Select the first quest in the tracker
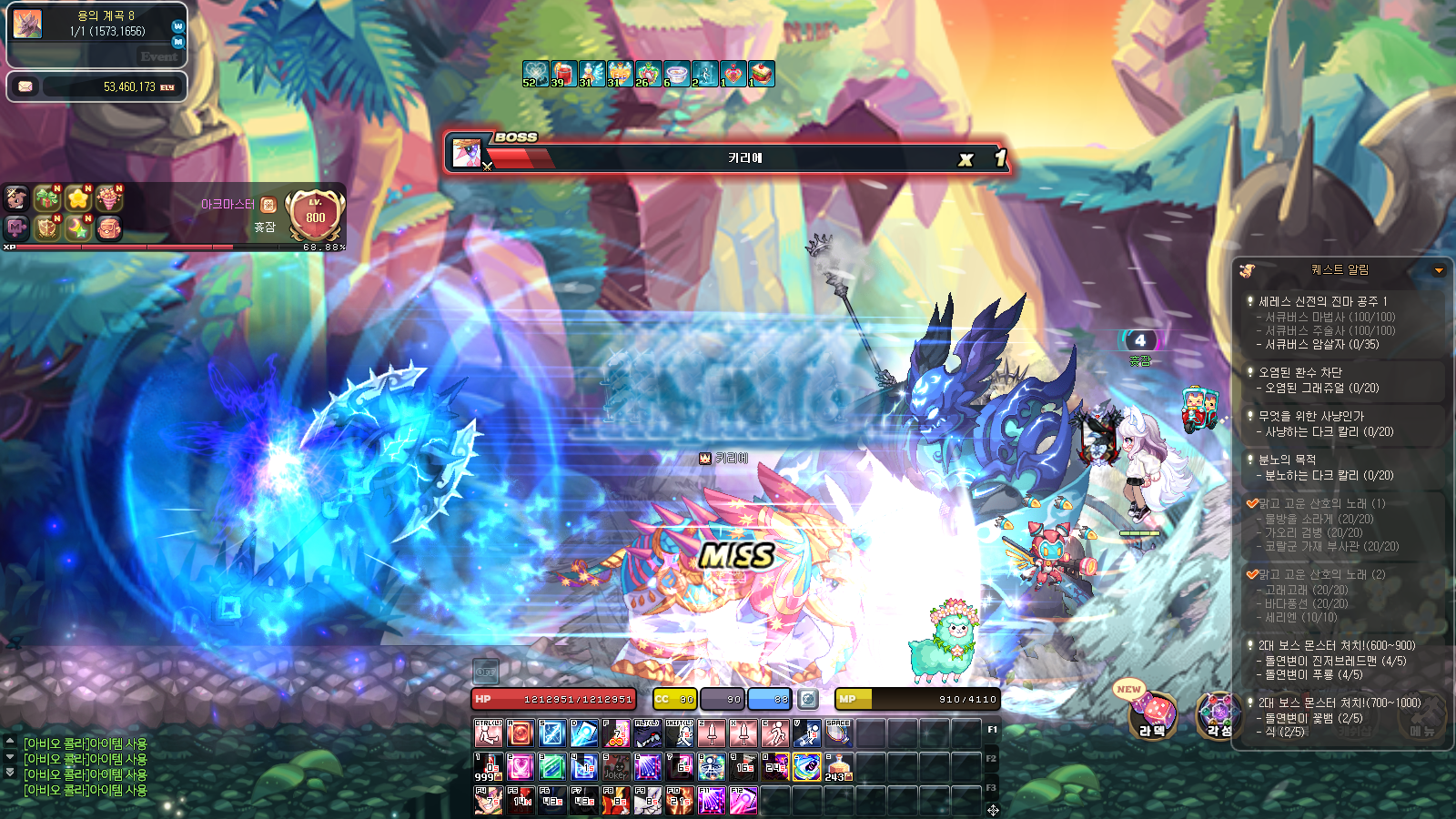Viewport: 1456px width, 819px height. [1322, 301]
